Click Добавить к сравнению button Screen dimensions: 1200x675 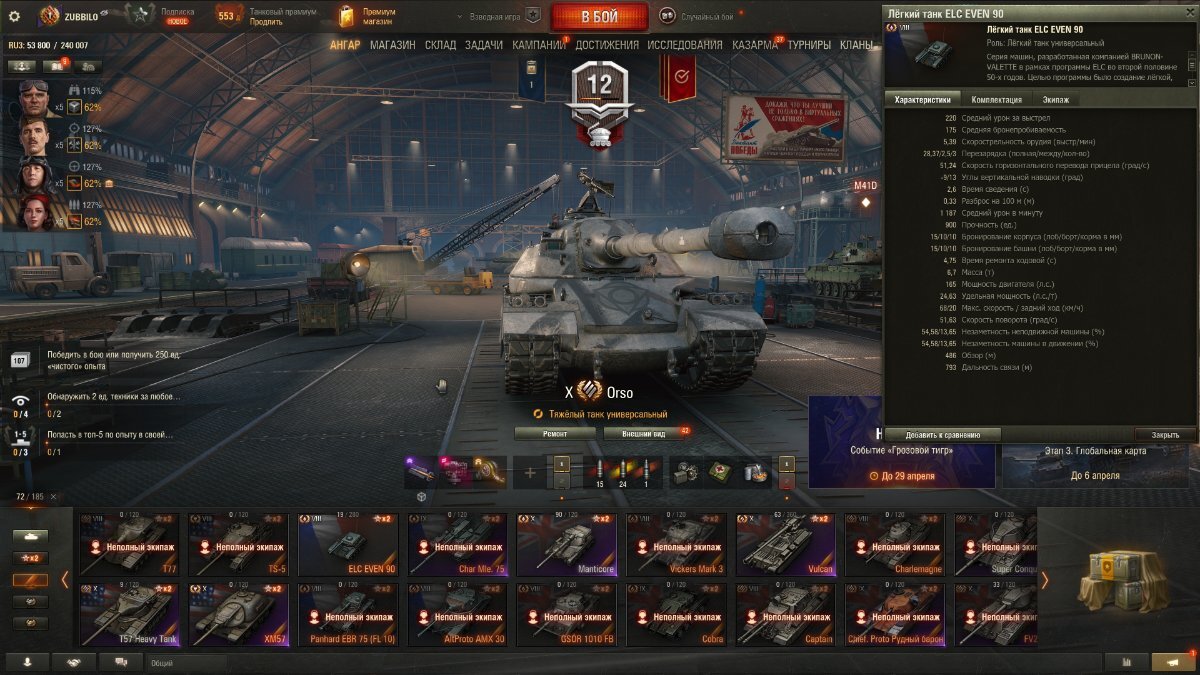click(941, 435)
